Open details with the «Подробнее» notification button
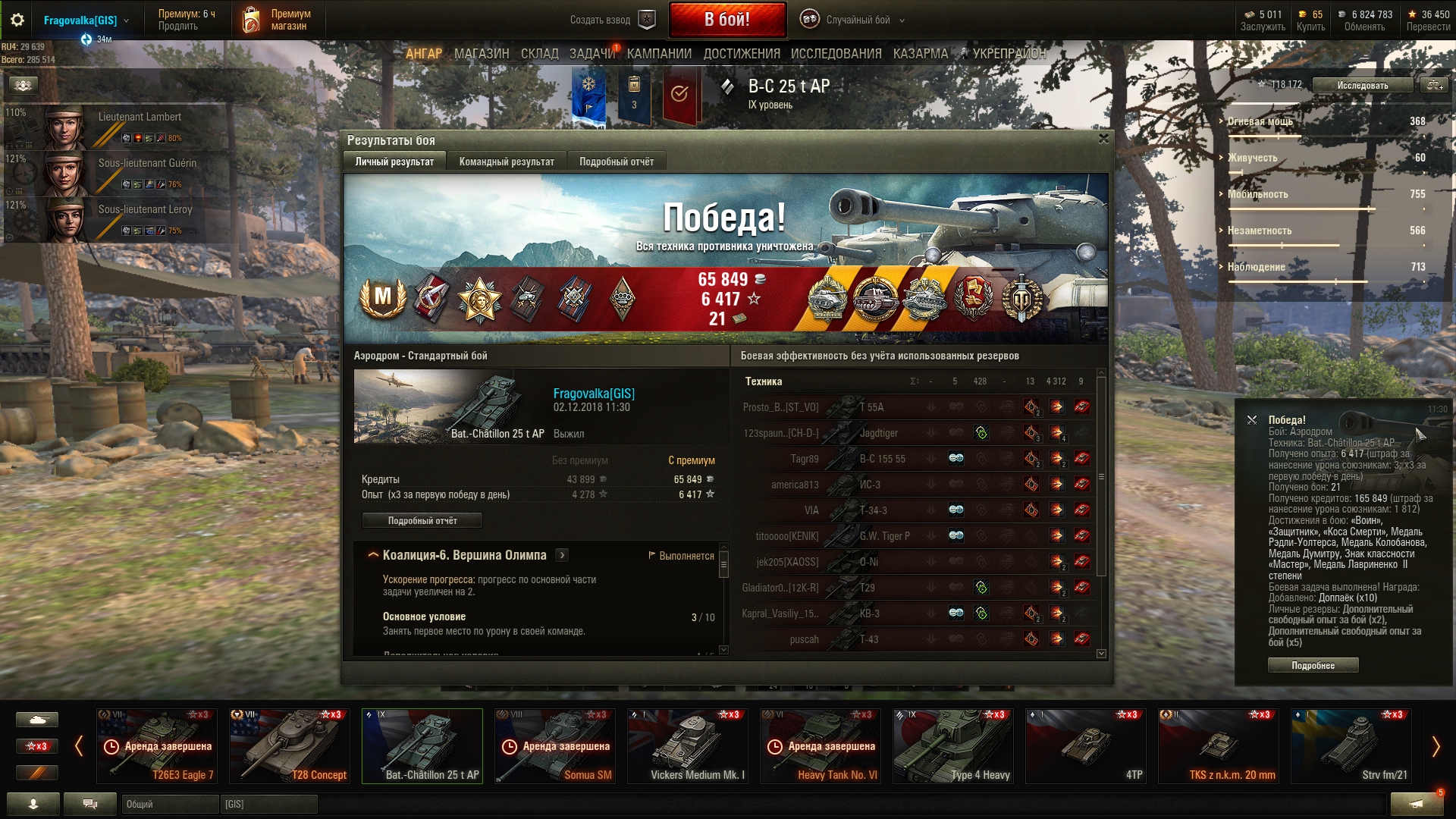The image size is (1456, 819). coord(1313,666)
